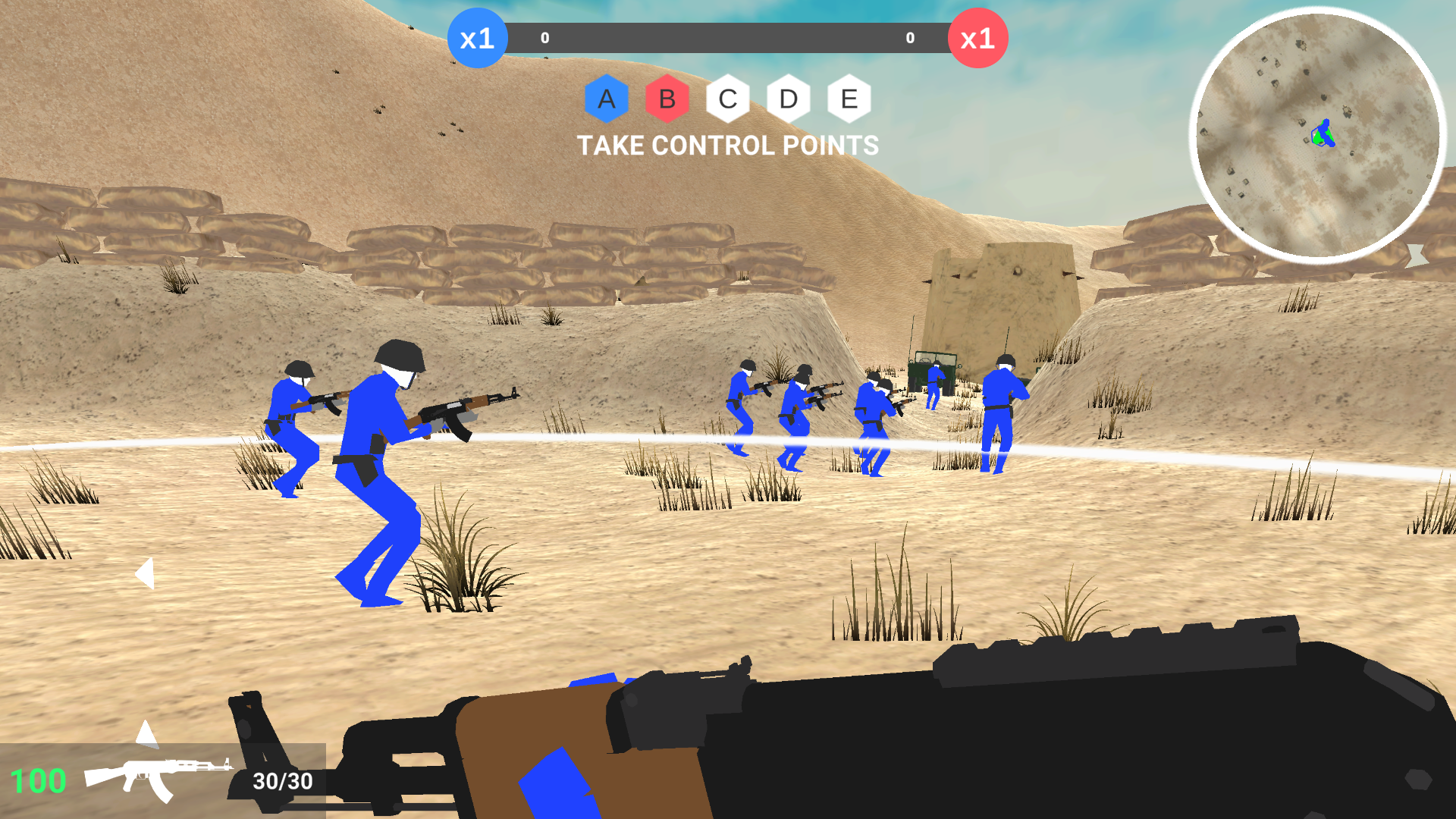Click the blue x1 ticket multiplier badge
The width and height of the screenshot is (1456, 819).
(x=478, y=37)
